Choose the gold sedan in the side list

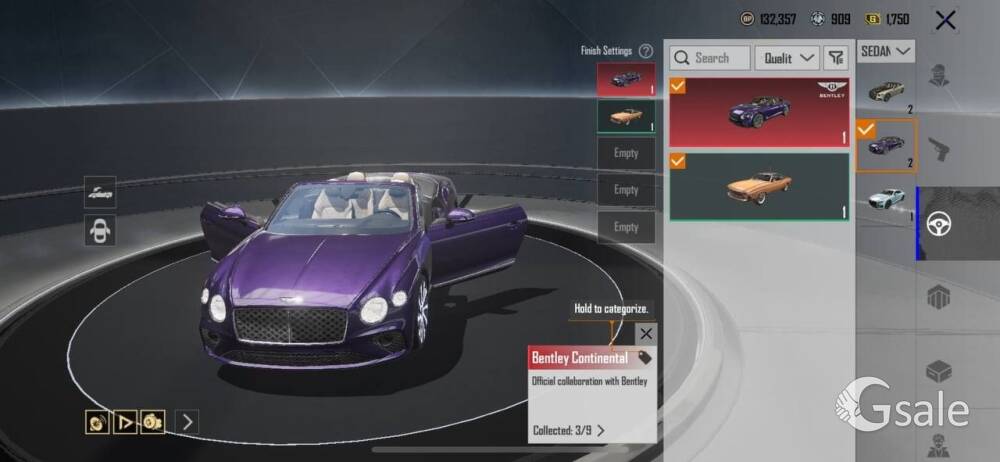(x=886, y=91)
